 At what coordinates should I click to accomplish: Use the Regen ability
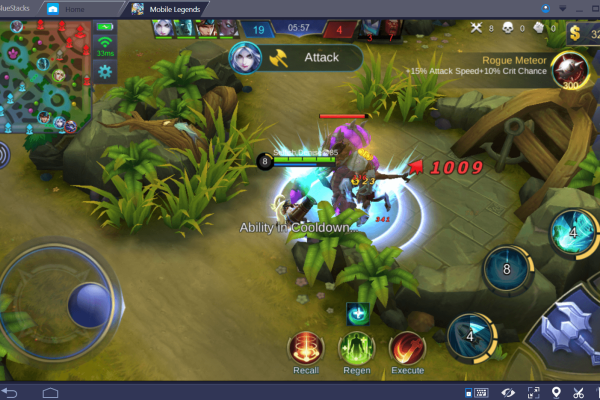click(356, 348)
